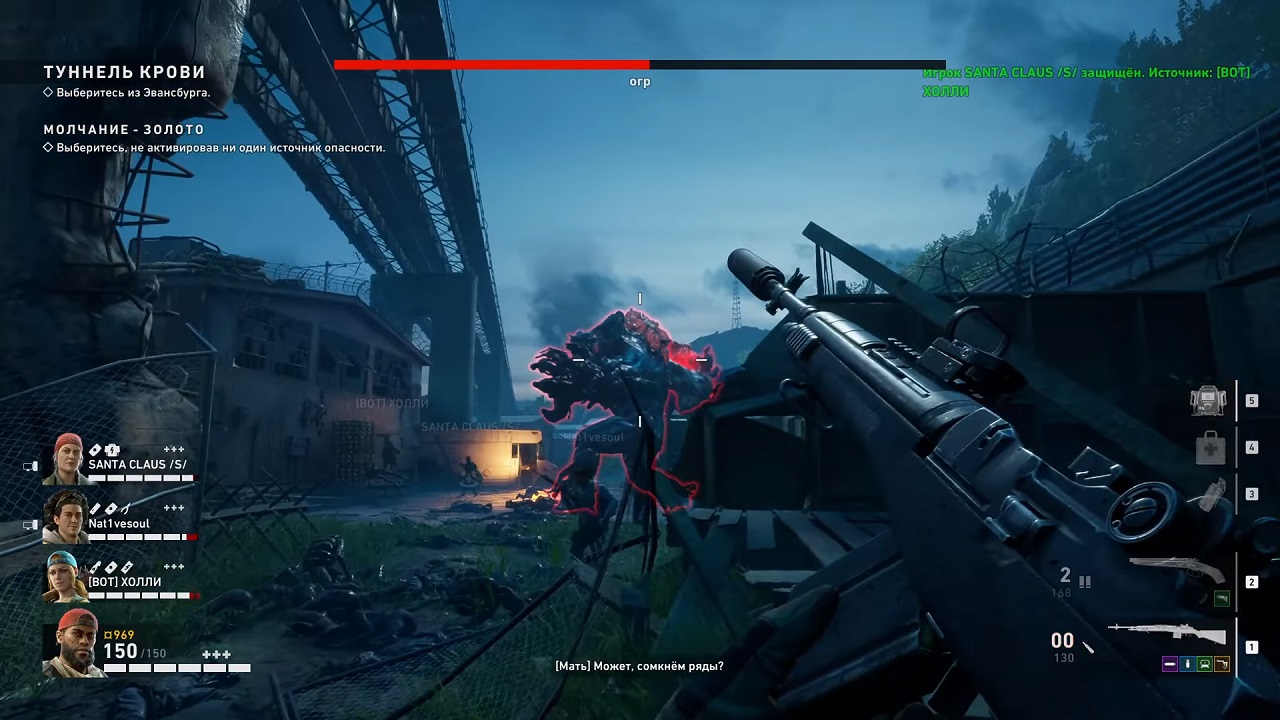
Task: Click SANTA CLAUS /S/ teammate portrait
Action: coord(66,459)
